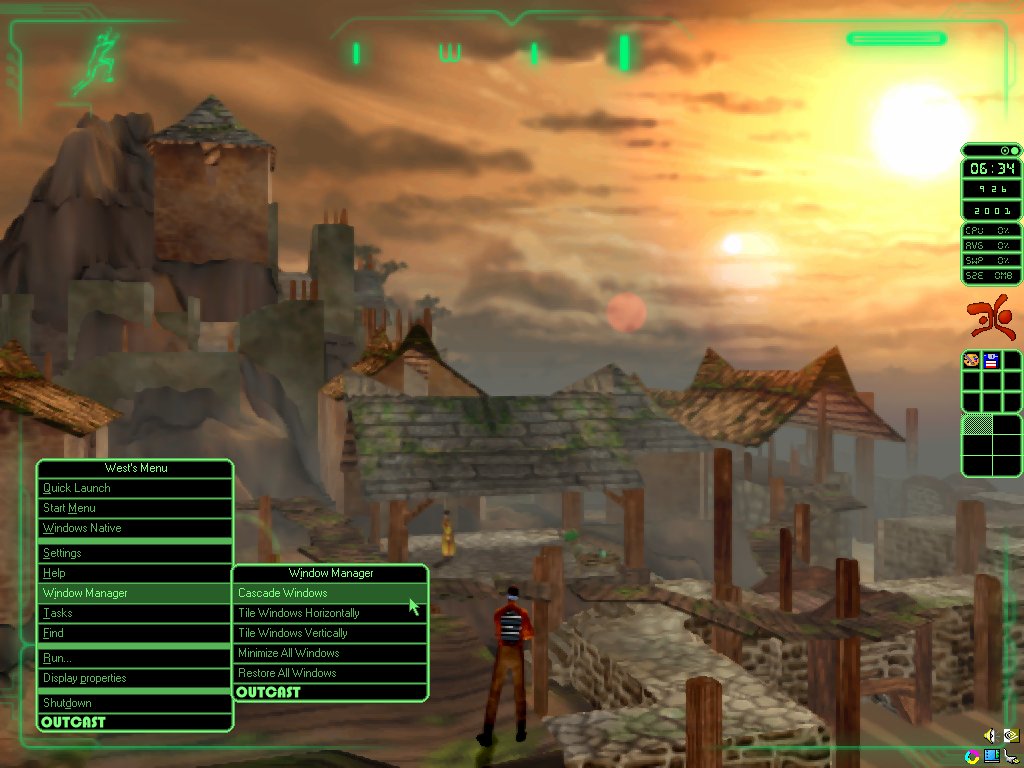Open the NVIDIA tray icon

pyautogui.click(x=1010, y=735)
